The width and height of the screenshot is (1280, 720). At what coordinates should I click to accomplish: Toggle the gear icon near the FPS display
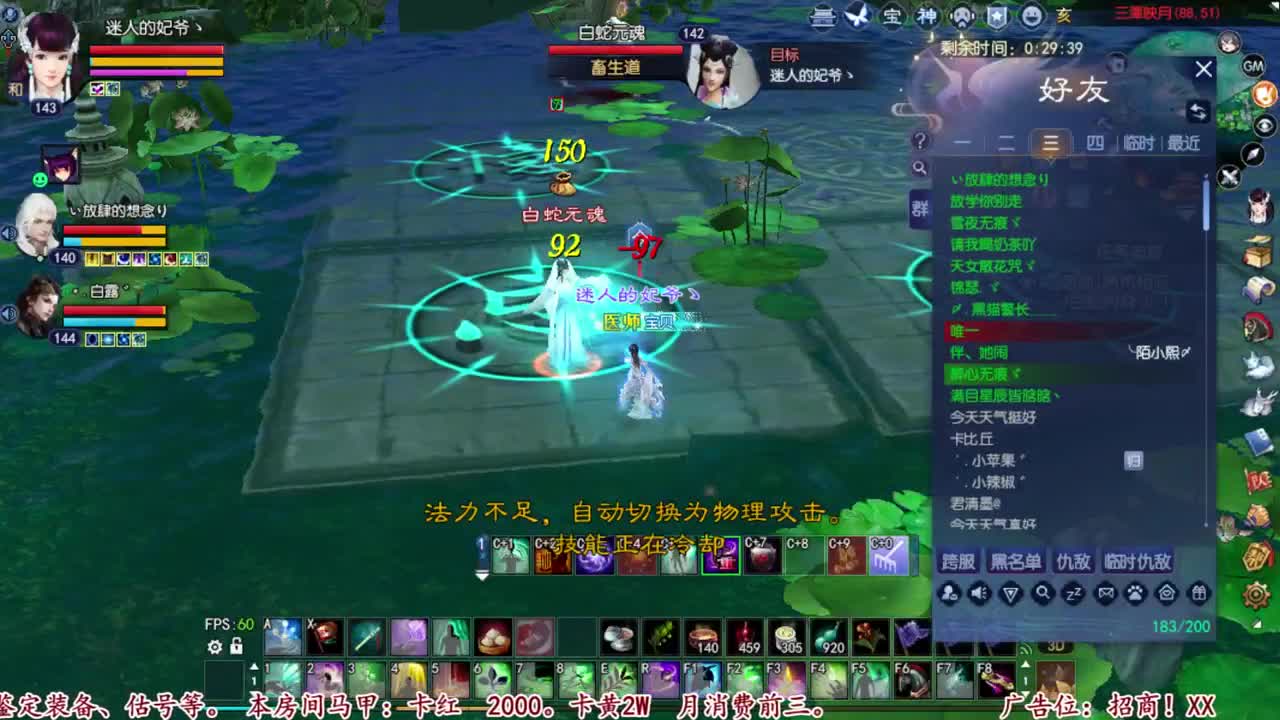click(x=213, y=648)
